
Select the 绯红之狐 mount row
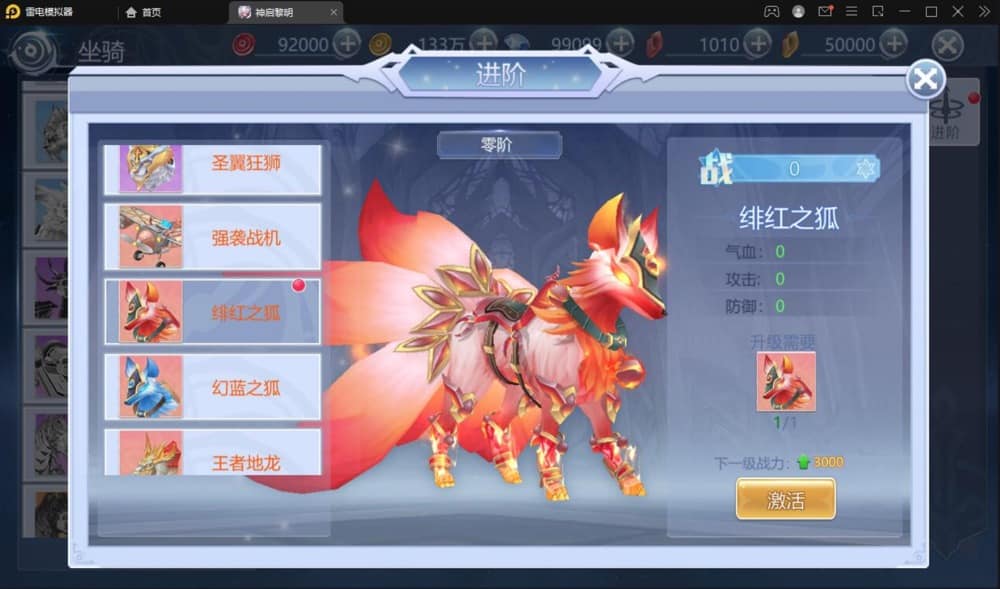[x=212, y=311]
